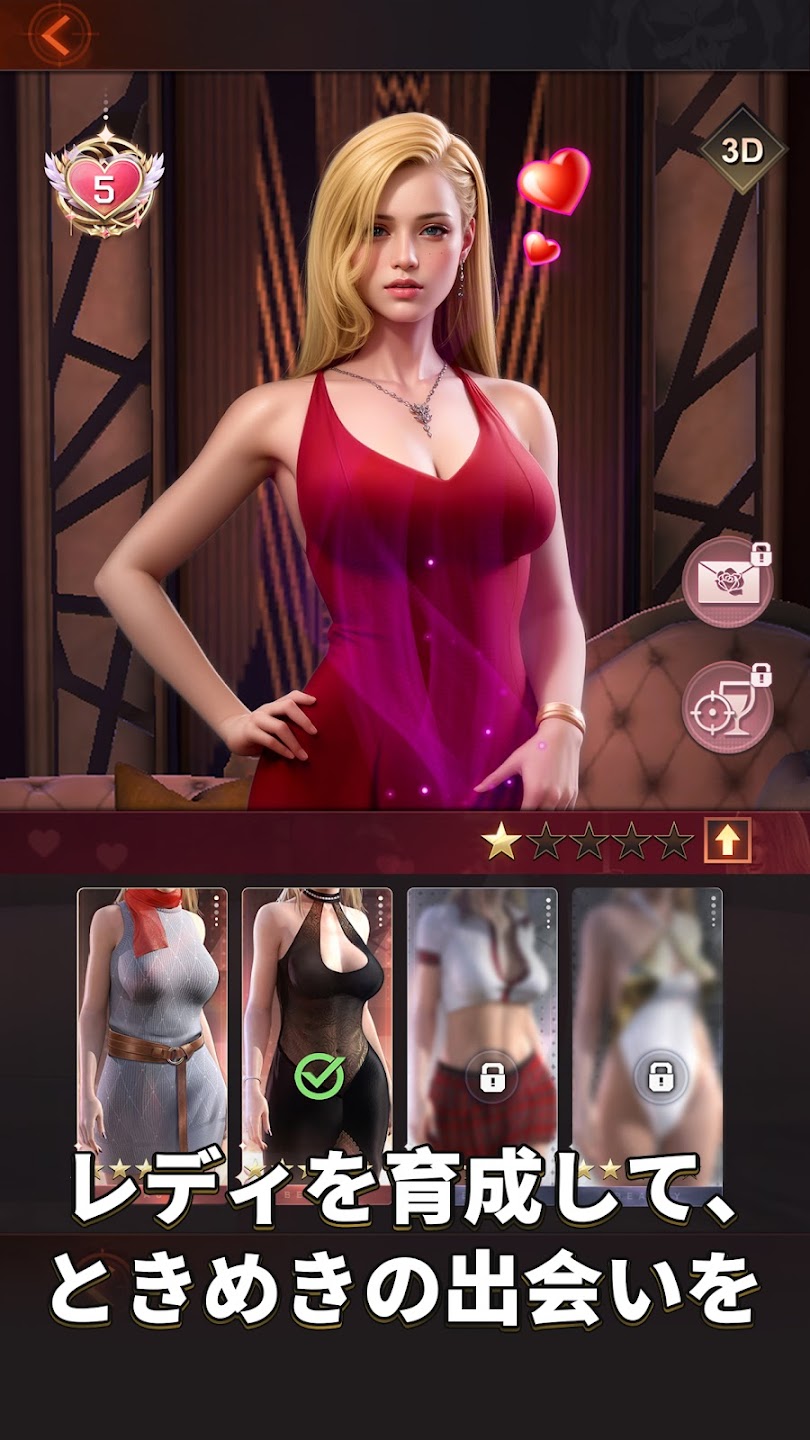Toggle the 3D view mode
Viewport: 810px width, 1440px height.
(x=743, y=151)
